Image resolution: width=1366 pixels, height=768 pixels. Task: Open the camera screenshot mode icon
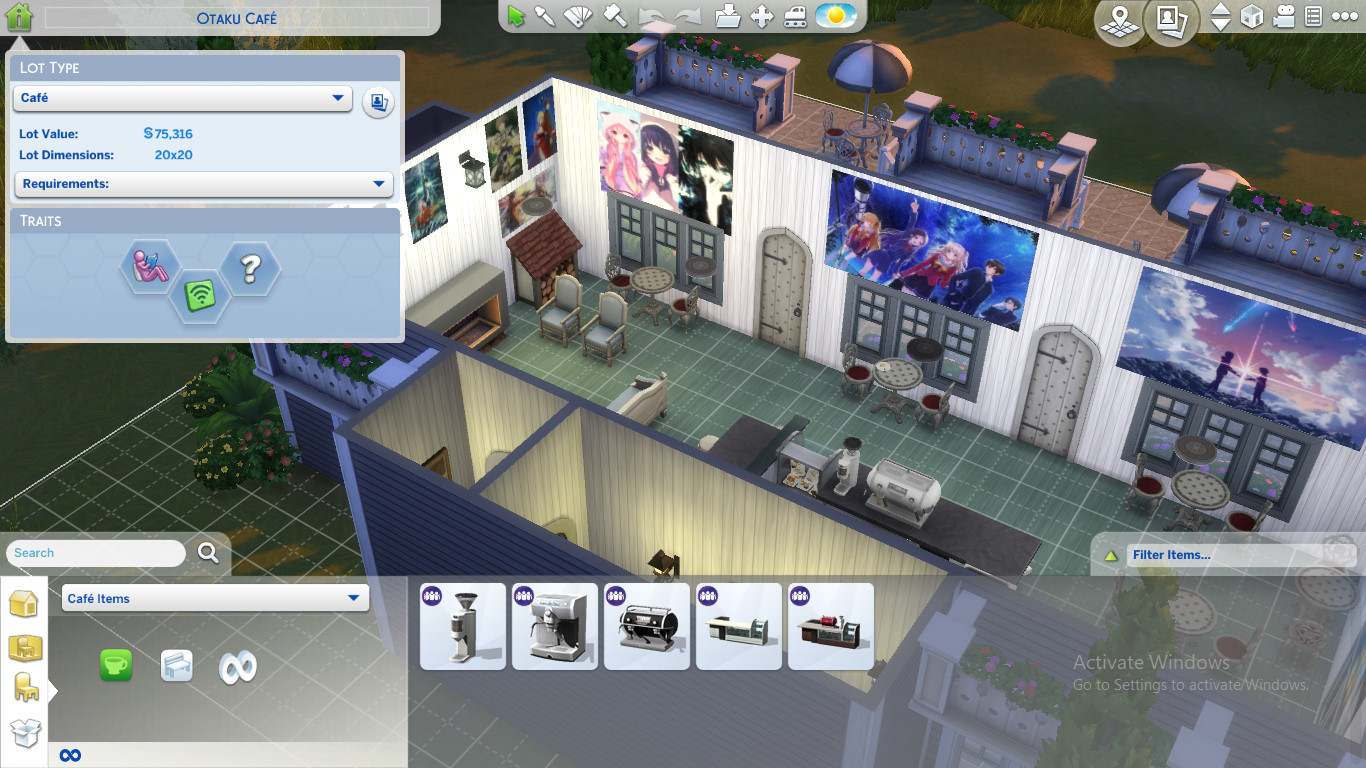[x=1285, y=17]
